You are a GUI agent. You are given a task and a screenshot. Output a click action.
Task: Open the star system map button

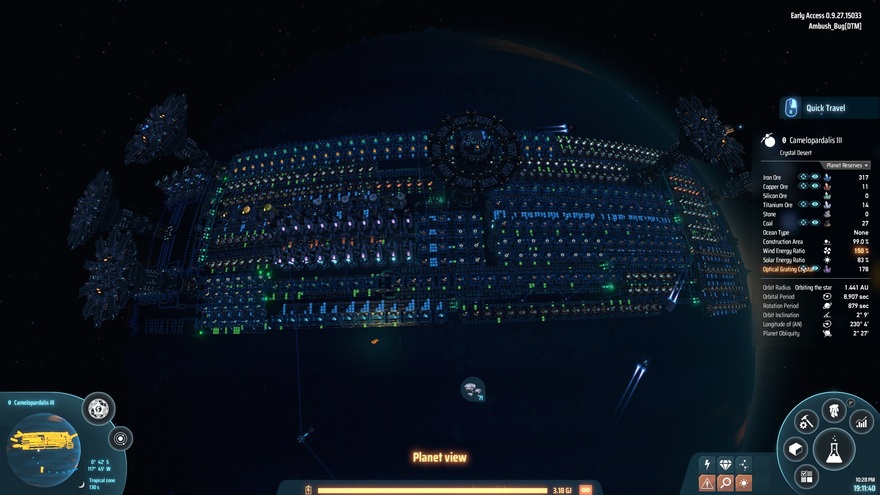point(121,438)
